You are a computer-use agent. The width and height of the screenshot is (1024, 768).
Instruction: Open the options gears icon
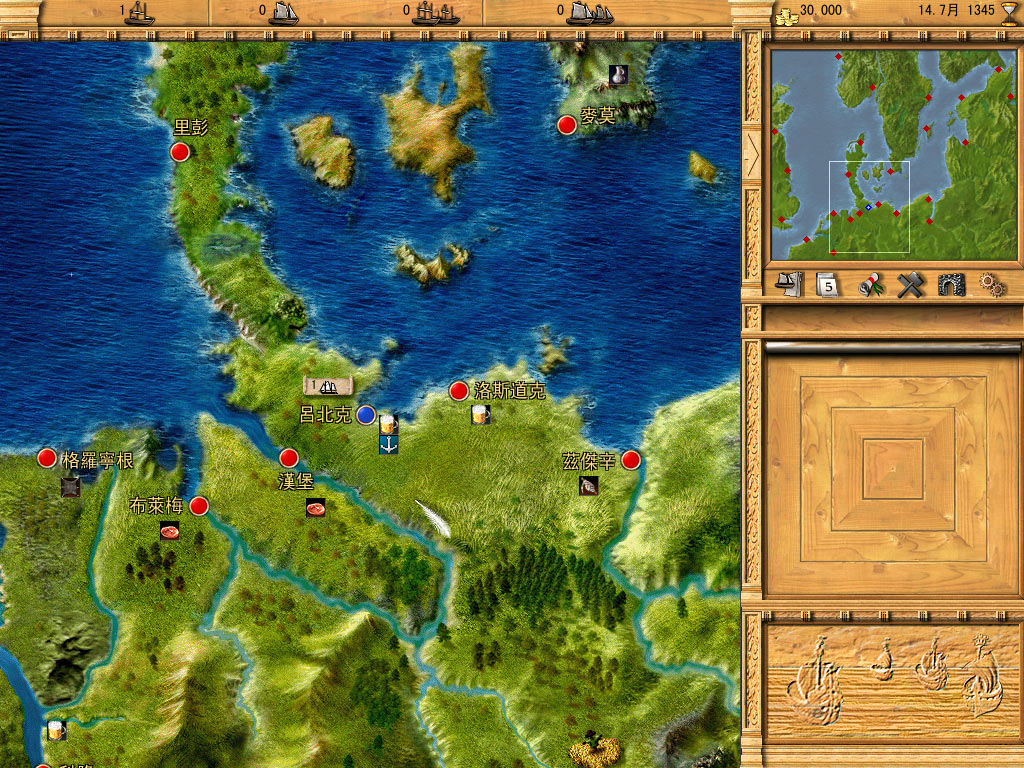(991, 285)
